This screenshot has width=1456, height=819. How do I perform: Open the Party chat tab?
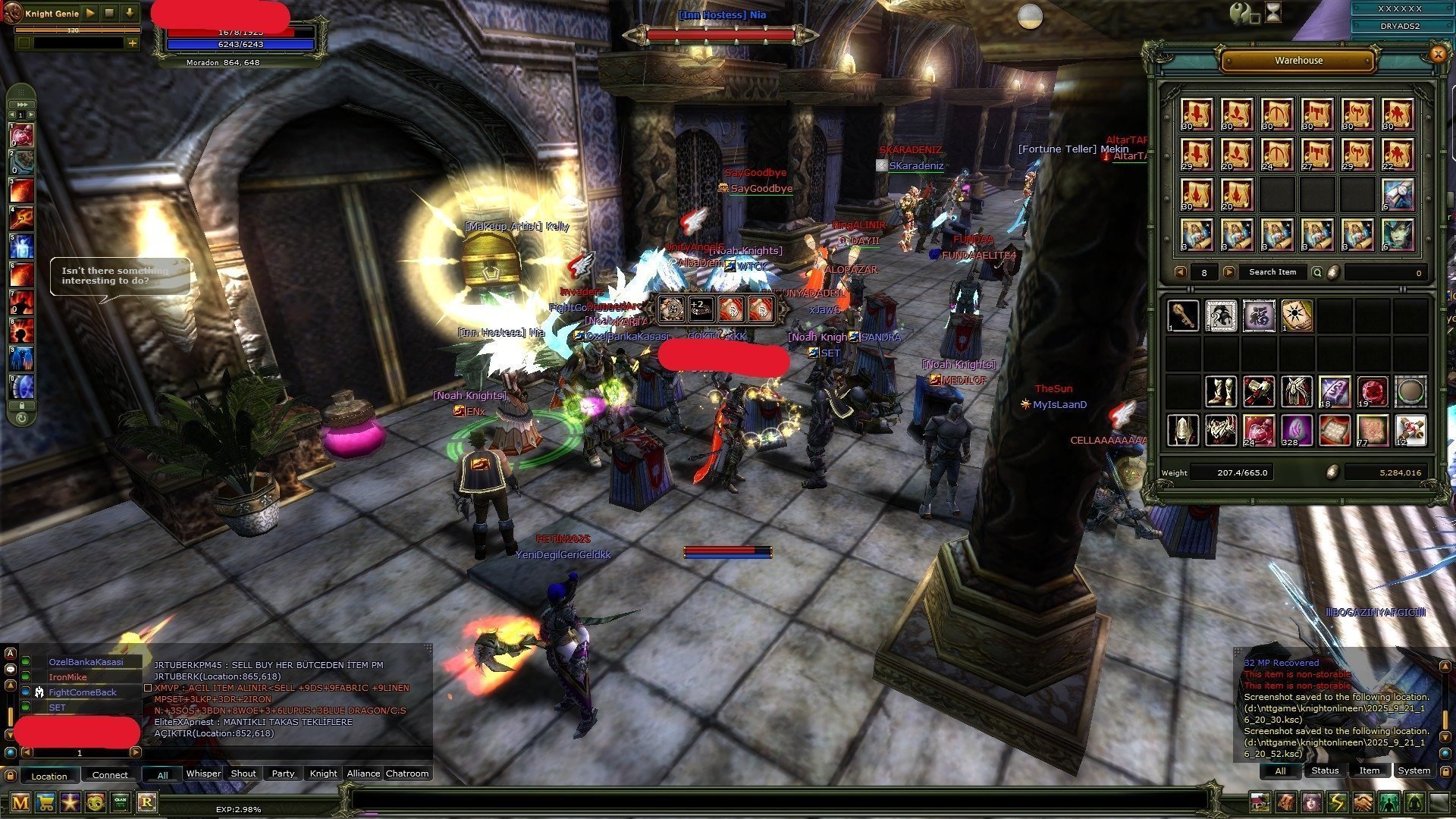pyautogui.click(x=283, y=773)
